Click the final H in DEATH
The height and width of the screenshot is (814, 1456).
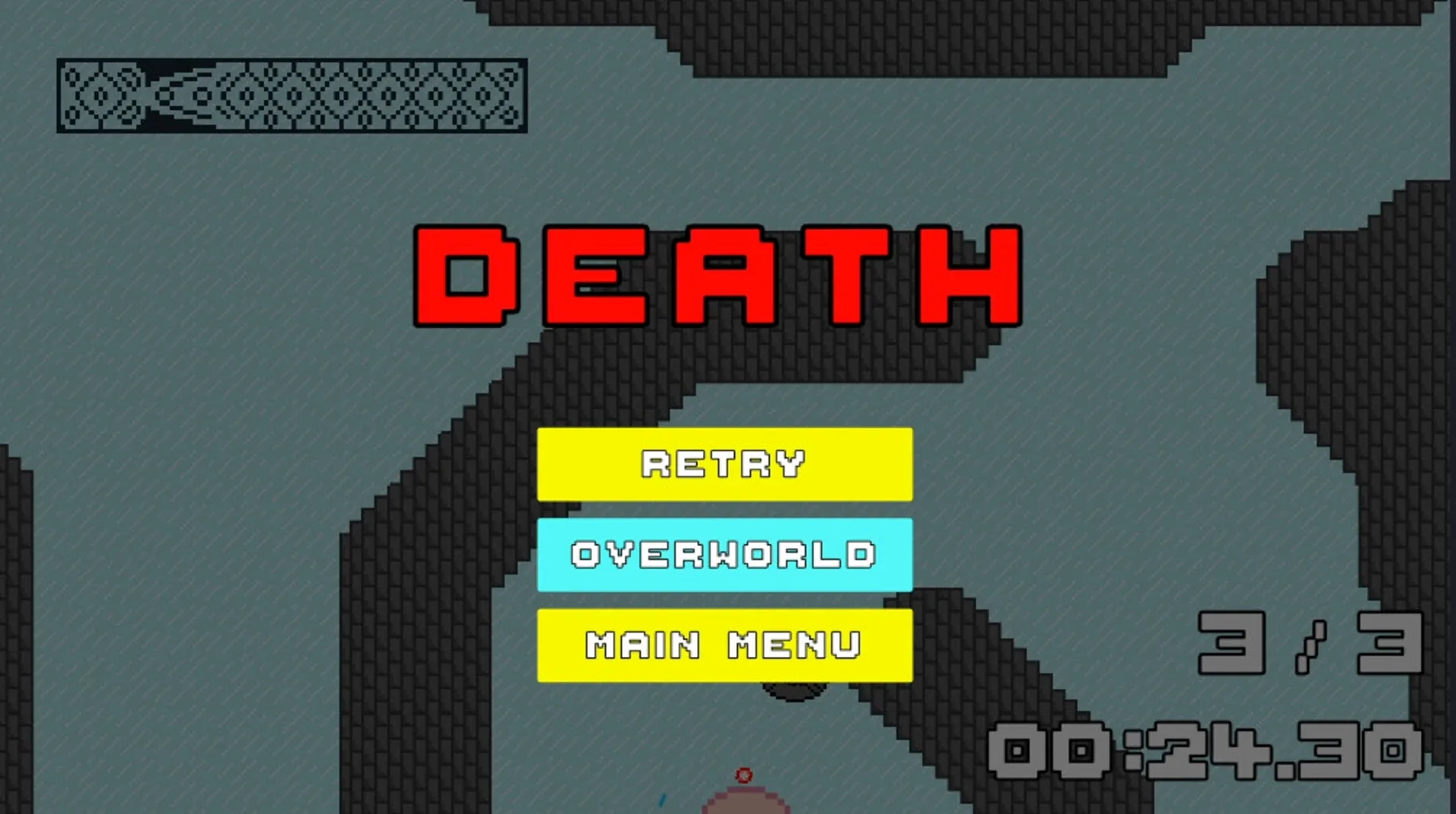click(971, 277)
